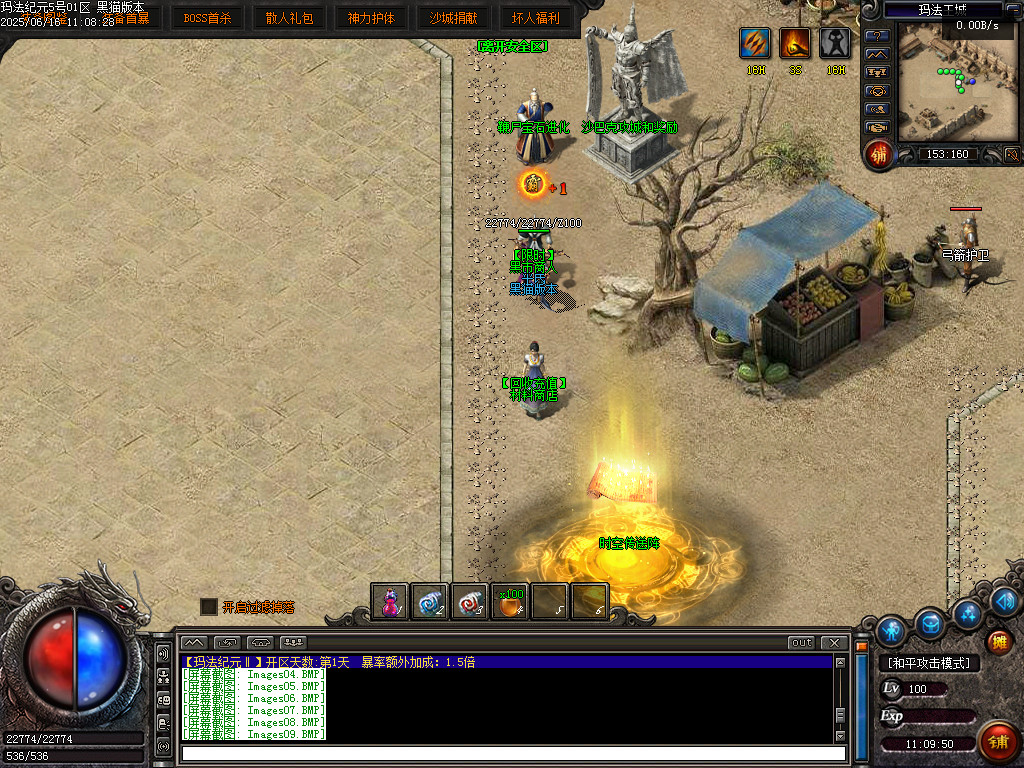Image resolution: width=1024 pixels, height=768 pixels.
Task: Open the BOSS首杀 menu
Action: pyautogui.click(x=207, y=18)
